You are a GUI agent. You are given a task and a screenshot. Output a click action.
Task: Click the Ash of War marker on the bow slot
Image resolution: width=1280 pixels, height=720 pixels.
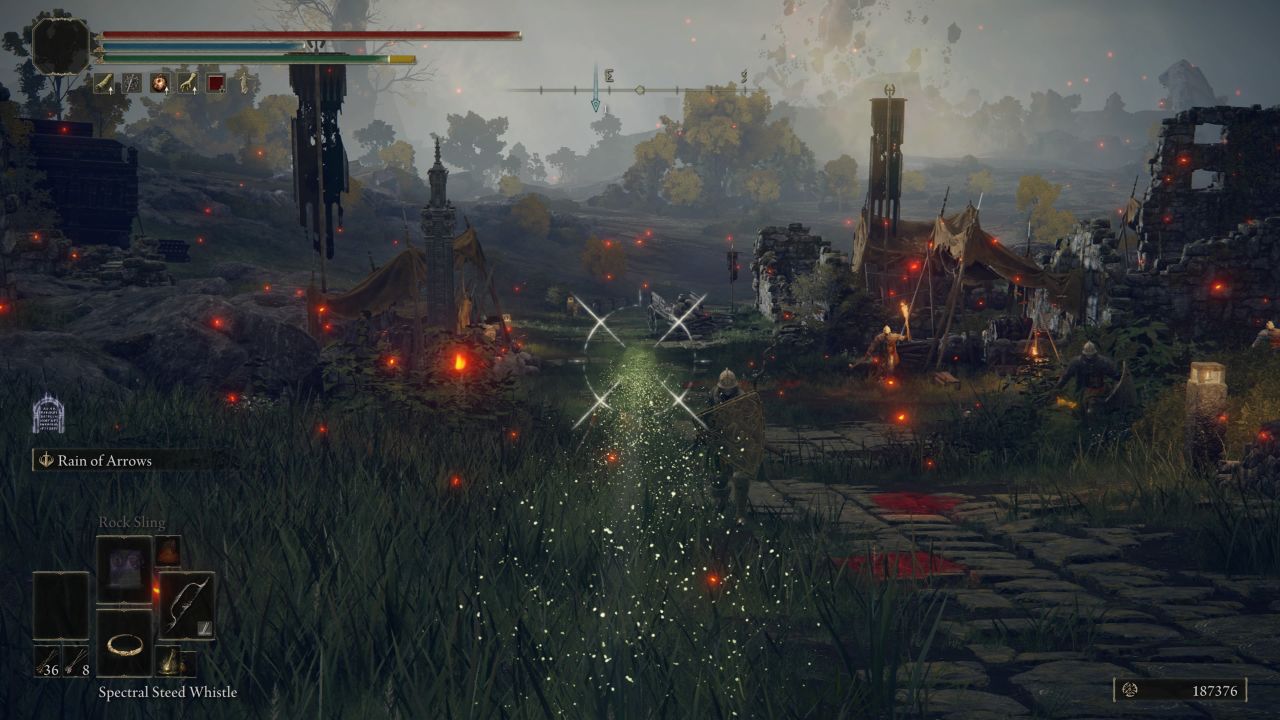tap(204, 628)
